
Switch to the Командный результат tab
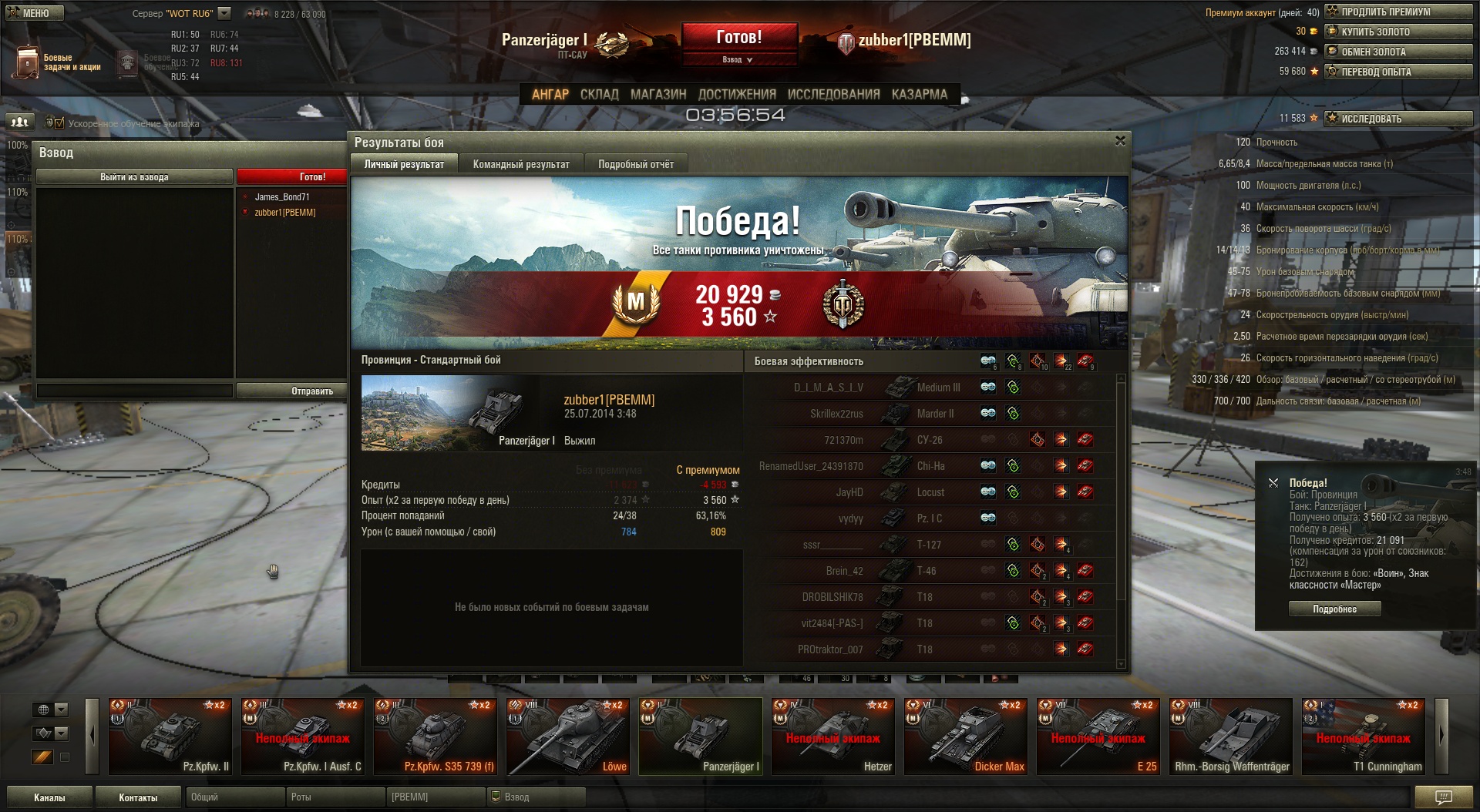[521, 164]
